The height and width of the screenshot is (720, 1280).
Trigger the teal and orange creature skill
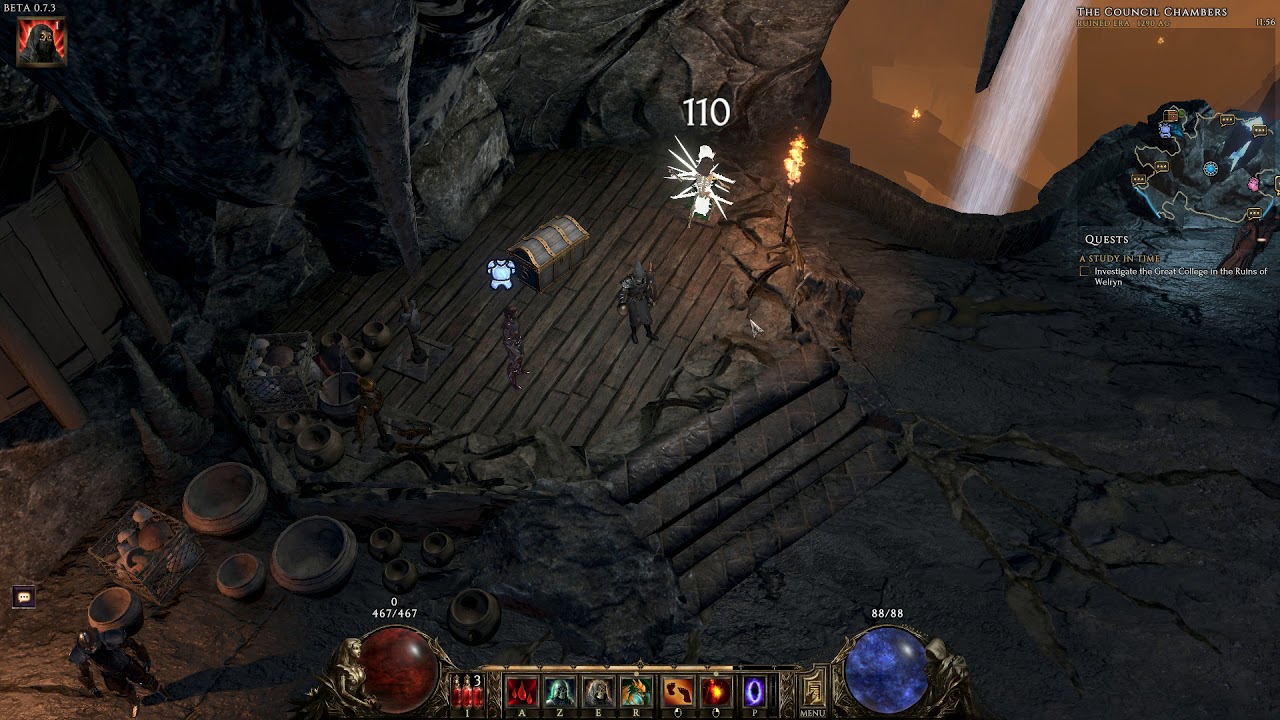pyautogui.click(x=638, y=691)
